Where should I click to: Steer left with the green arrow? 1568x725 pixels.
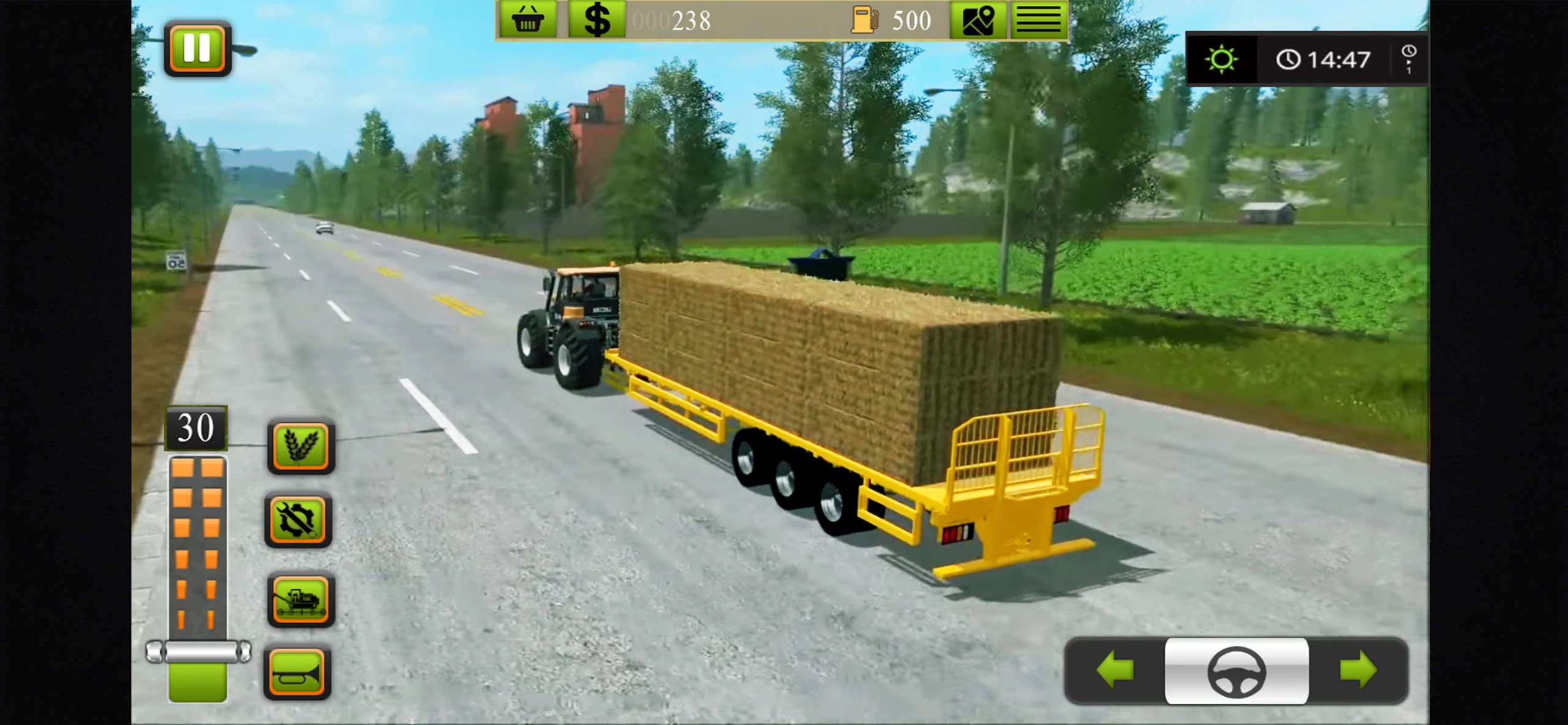click(x=1115, y=670)
